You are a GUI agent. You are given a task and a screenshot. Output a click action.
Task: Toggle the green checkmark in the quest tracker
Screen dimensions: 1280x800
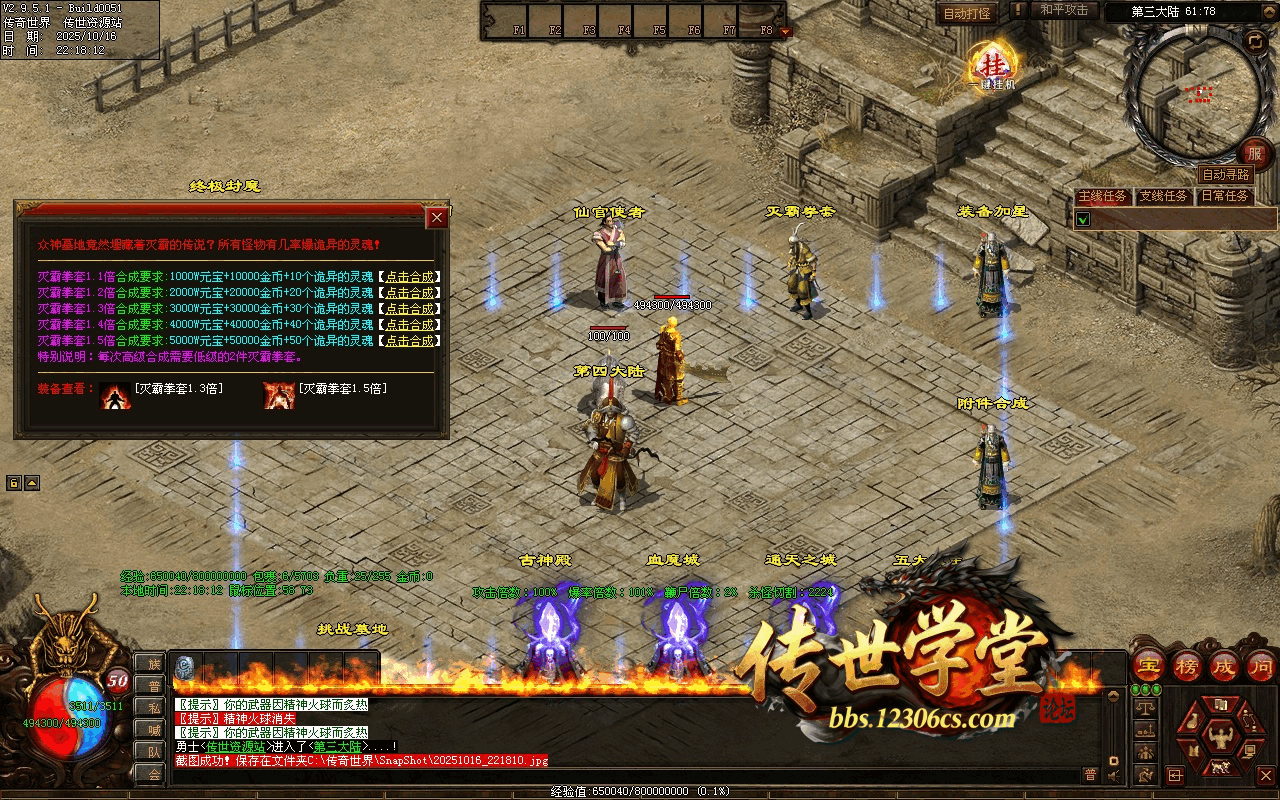[x=1083, y=218]
